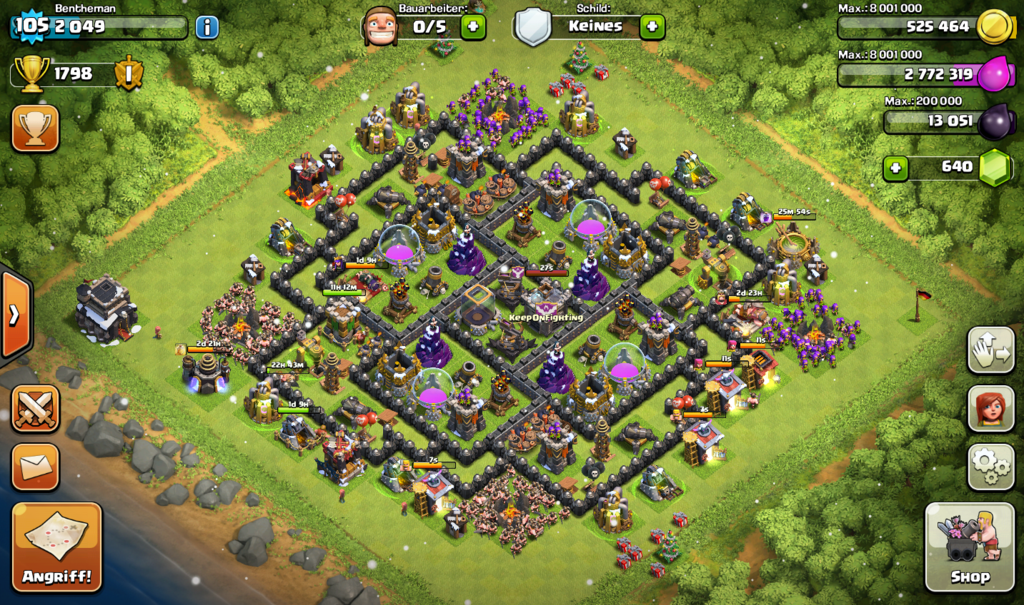Open the layout editor hand button
The height and width of the screenshot is (605, 1024).
pyautogui.click(x=991, y=350)
